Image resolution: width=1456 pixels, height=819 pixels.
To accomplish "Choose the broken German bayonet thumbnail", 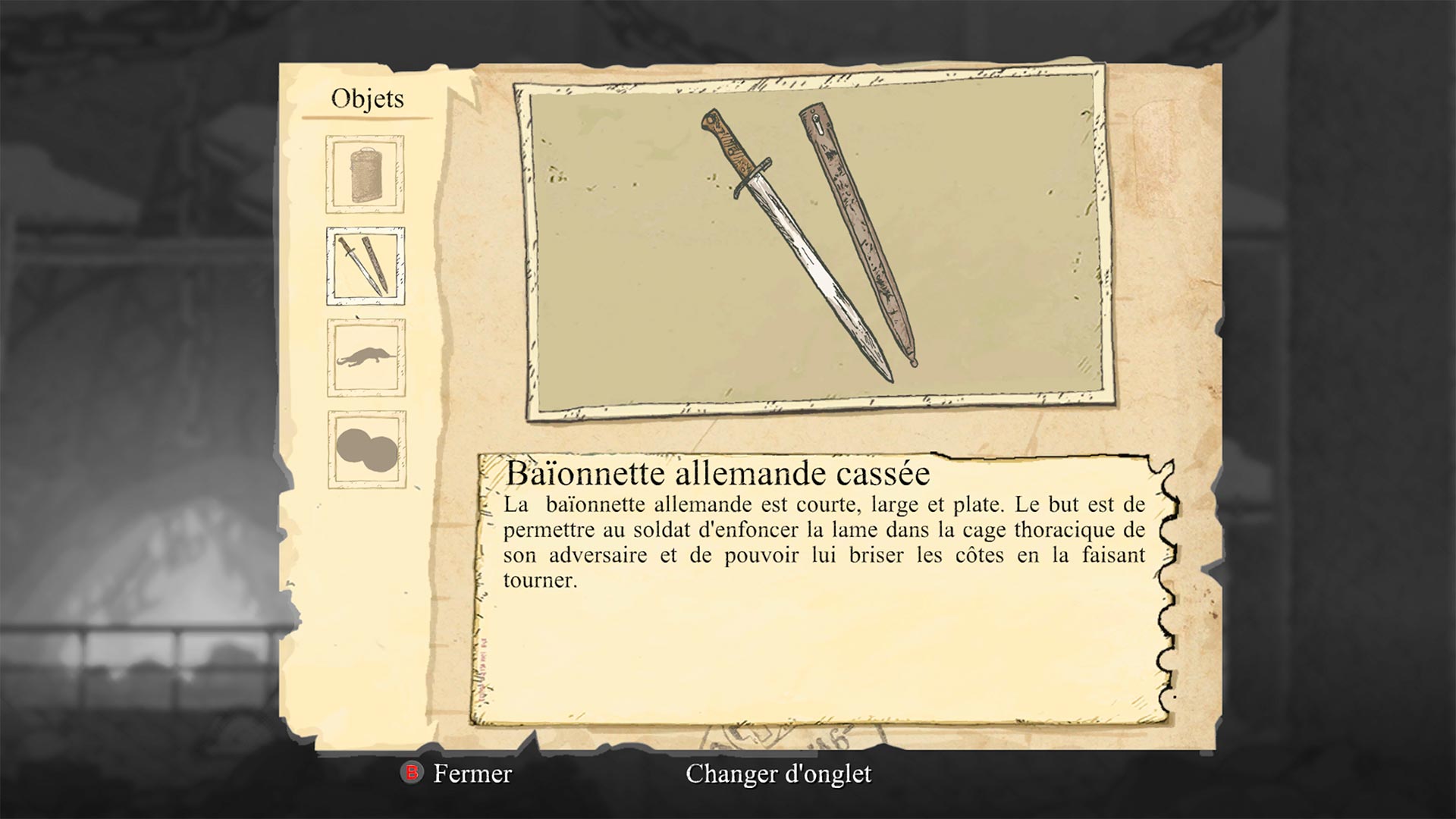I will [x=366, y=266].
